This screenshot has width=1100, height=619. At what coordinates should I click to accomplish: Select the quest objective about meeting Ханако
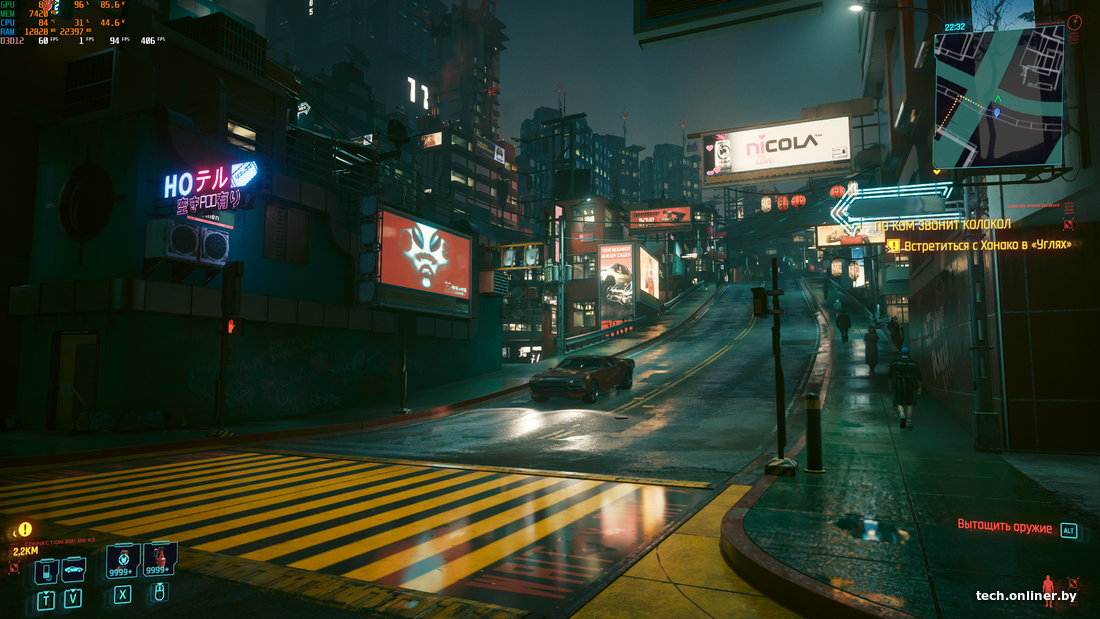pos(985,245)
